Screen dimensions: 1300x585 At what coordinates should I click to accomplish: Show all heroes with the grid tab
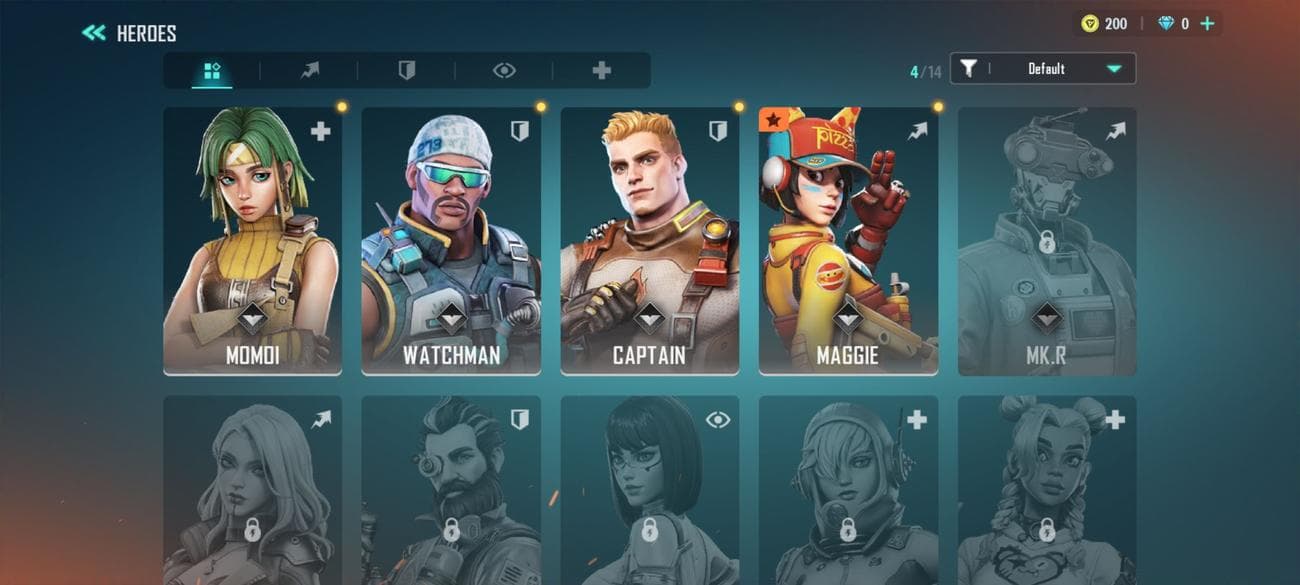[212, 71]
